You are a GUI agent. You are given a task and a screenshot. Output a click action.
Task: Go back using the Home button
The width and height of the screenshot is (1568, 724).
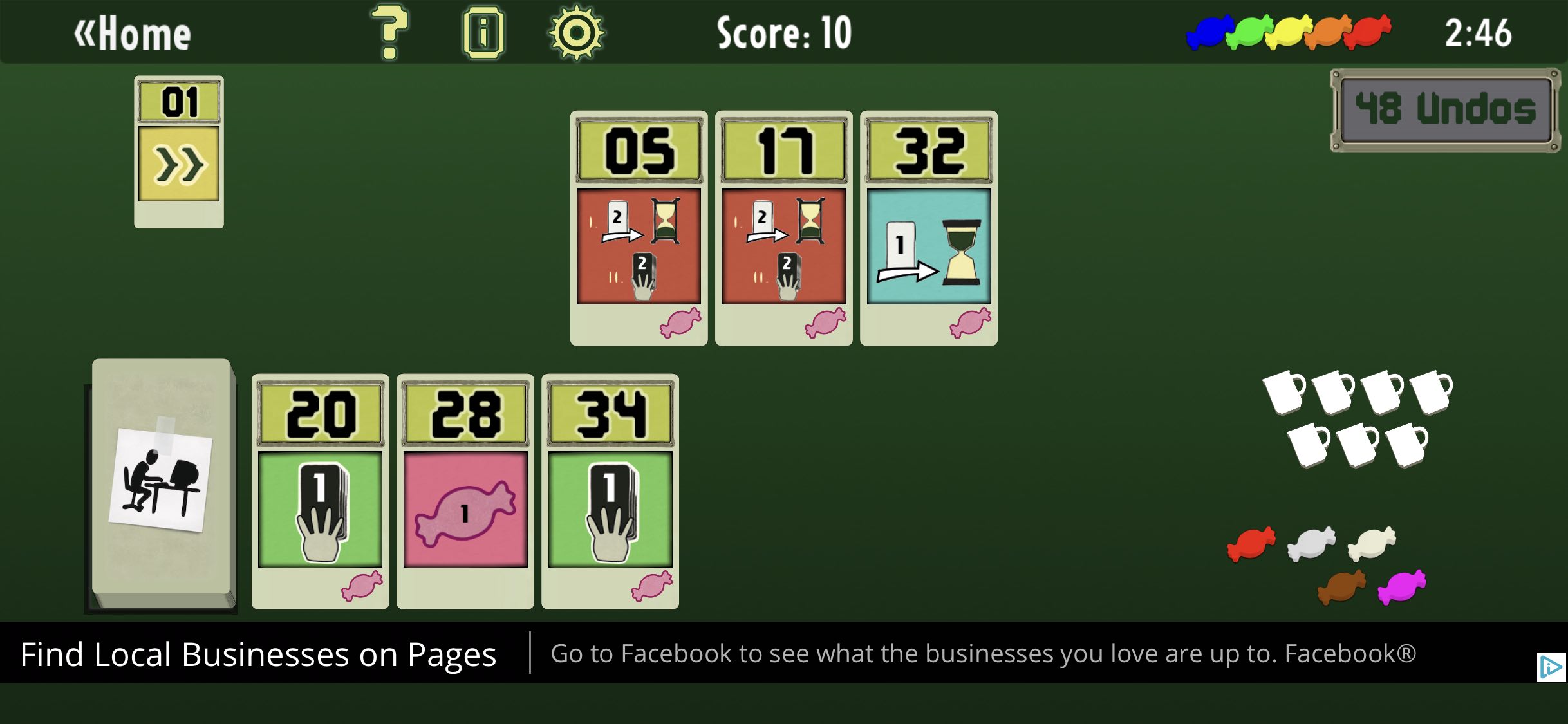(133, 33)
